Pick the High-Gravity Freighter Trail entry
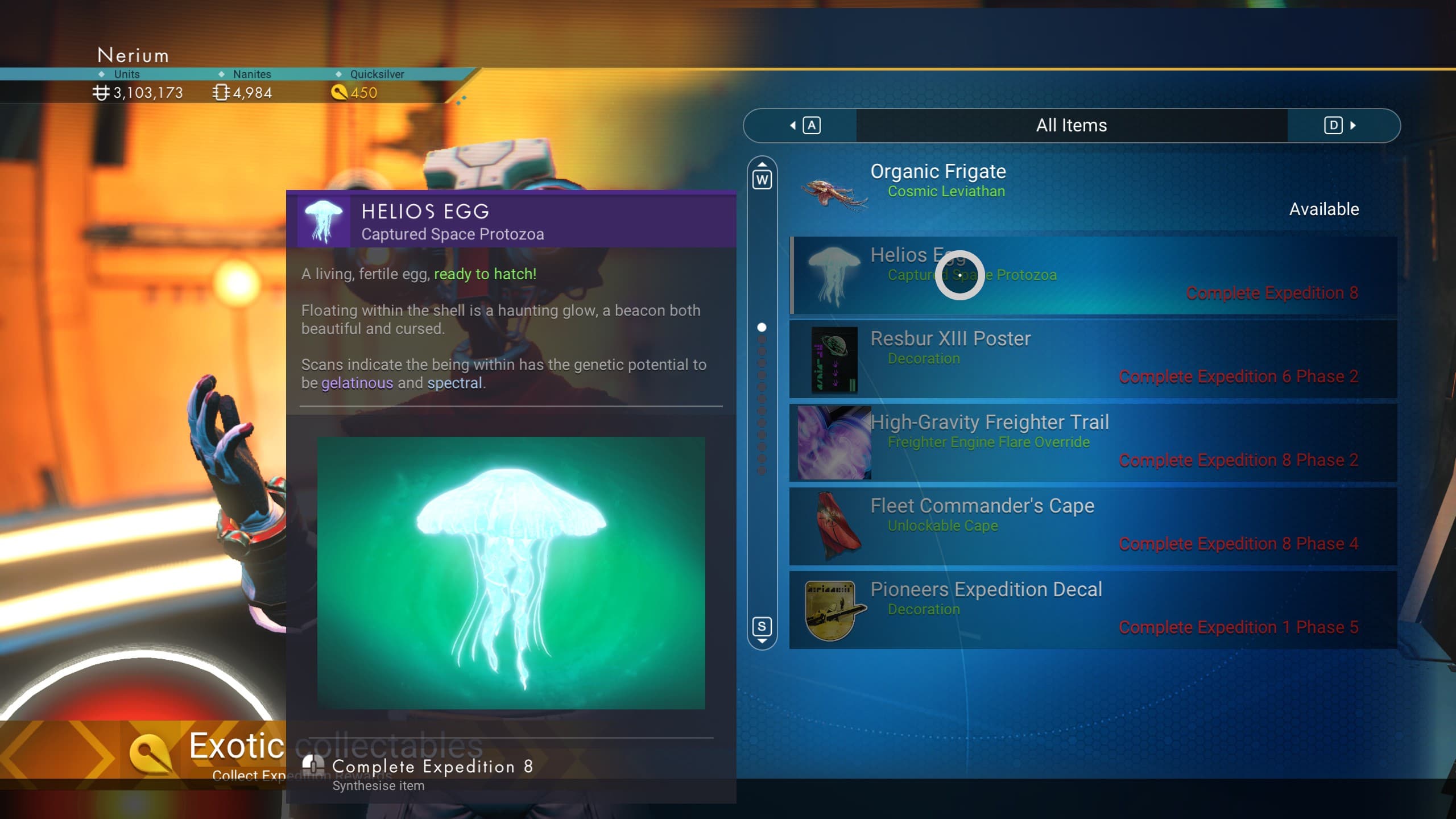 [x=1092, y=442]
